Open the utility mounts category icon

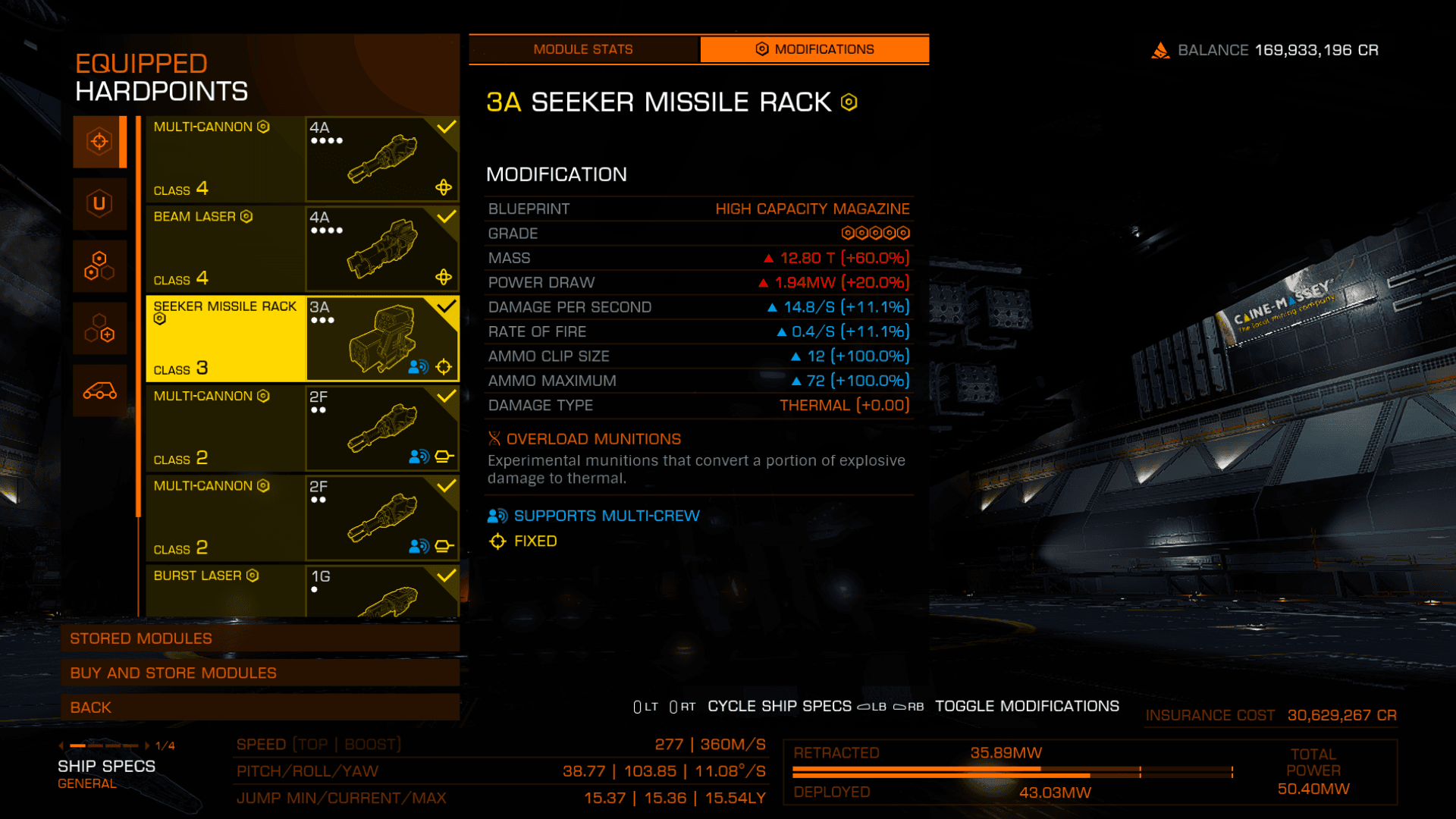tap(99, 203)
